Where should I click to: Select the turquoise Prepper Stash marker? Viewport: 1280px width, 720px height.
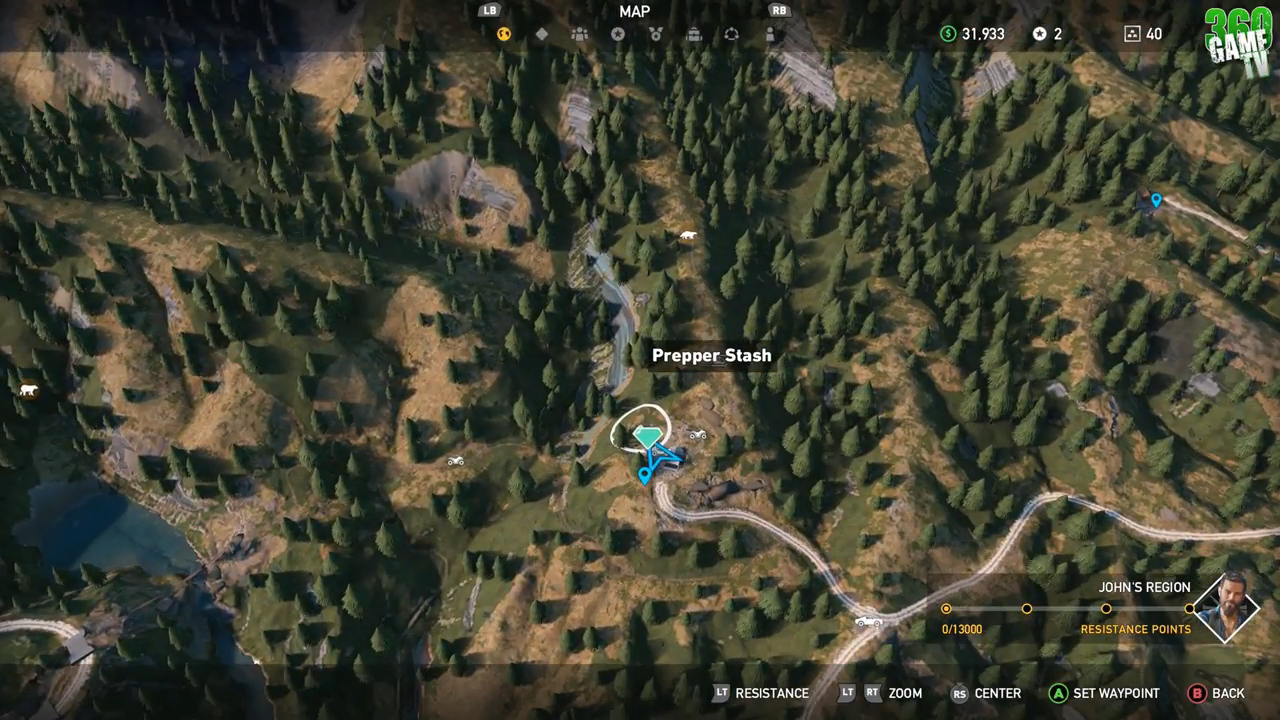point(648,437)
